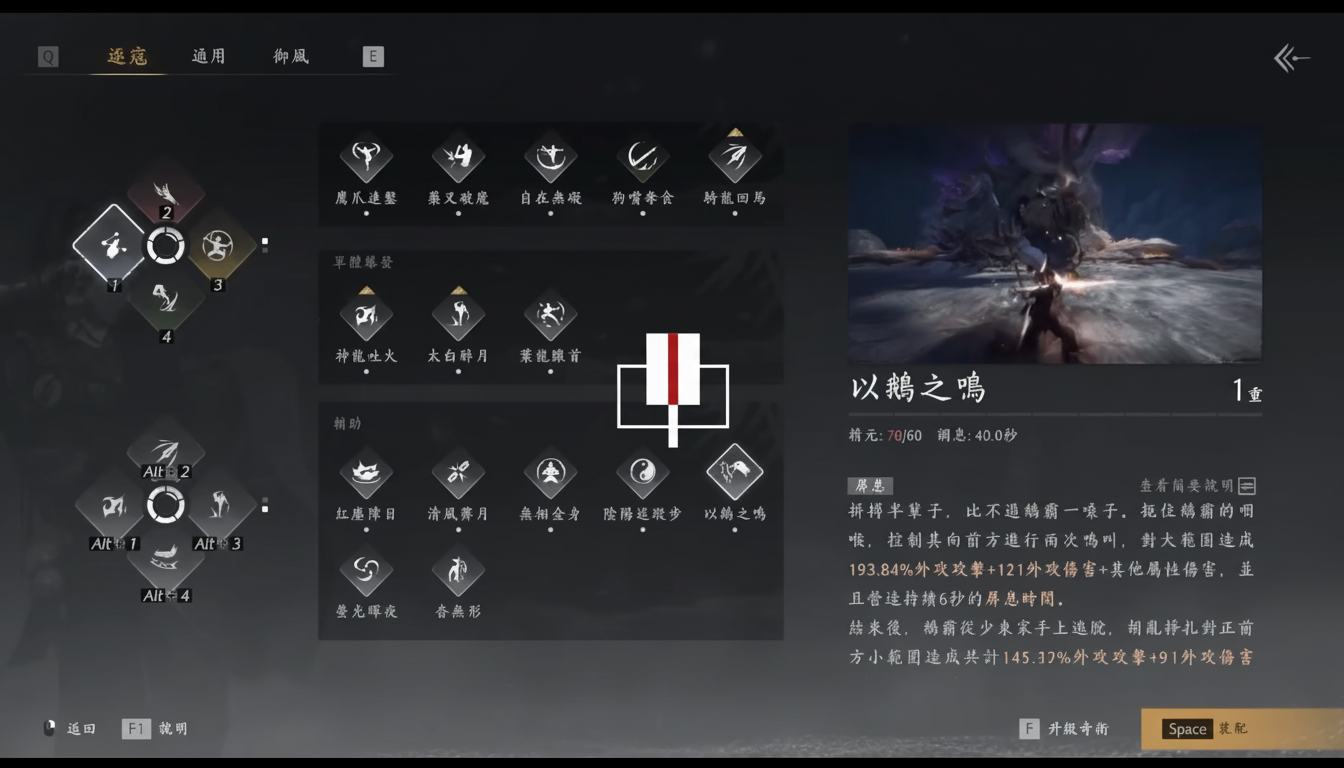Open the page dots beside upper skill wheel
1344x768 pixels.
click(x=266, y=242)
